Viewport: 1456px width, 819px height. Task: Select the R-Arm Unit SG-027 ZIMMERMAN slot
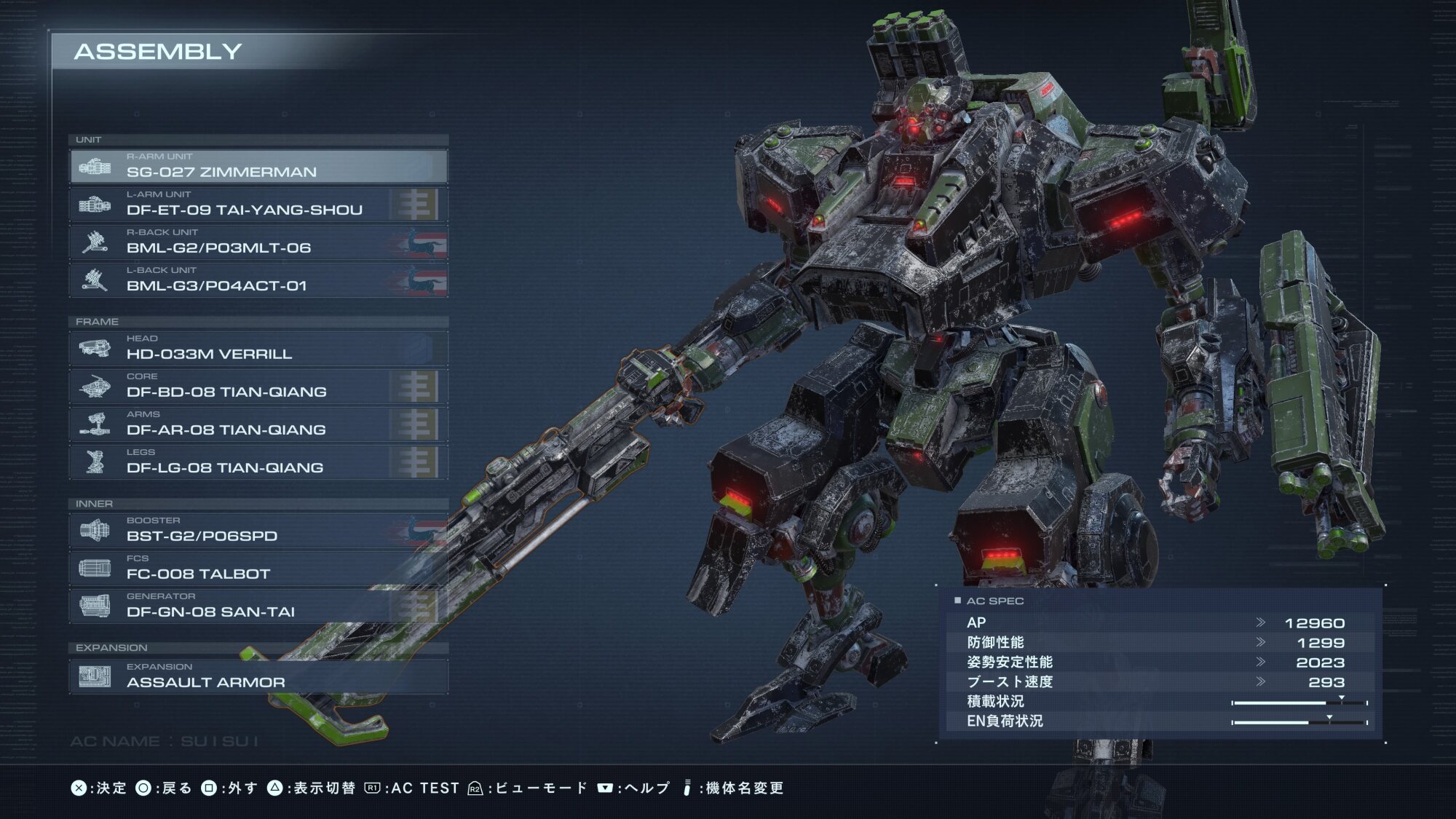[x=258, y=167]
